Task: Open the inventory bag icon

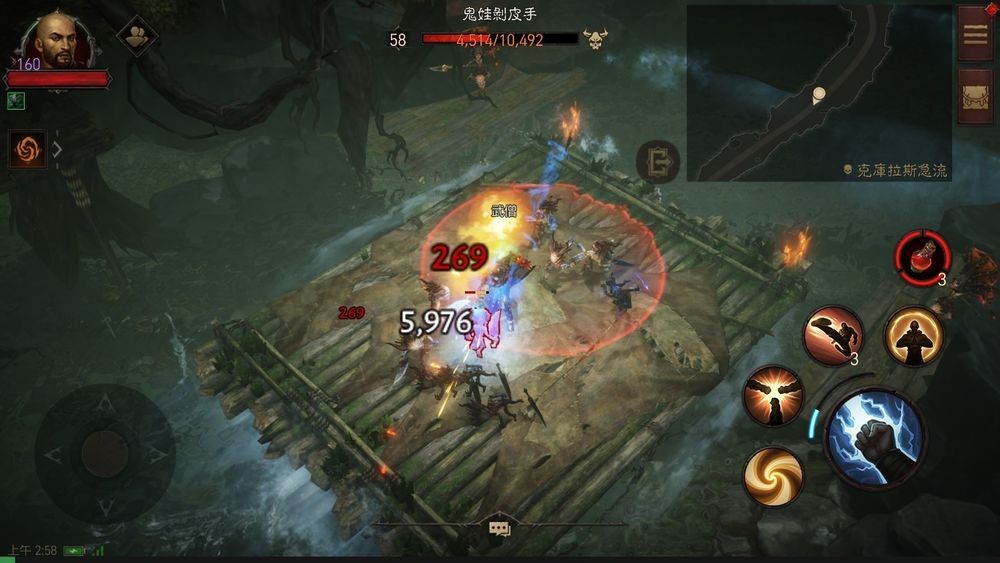Action: (x=975, y=96)
